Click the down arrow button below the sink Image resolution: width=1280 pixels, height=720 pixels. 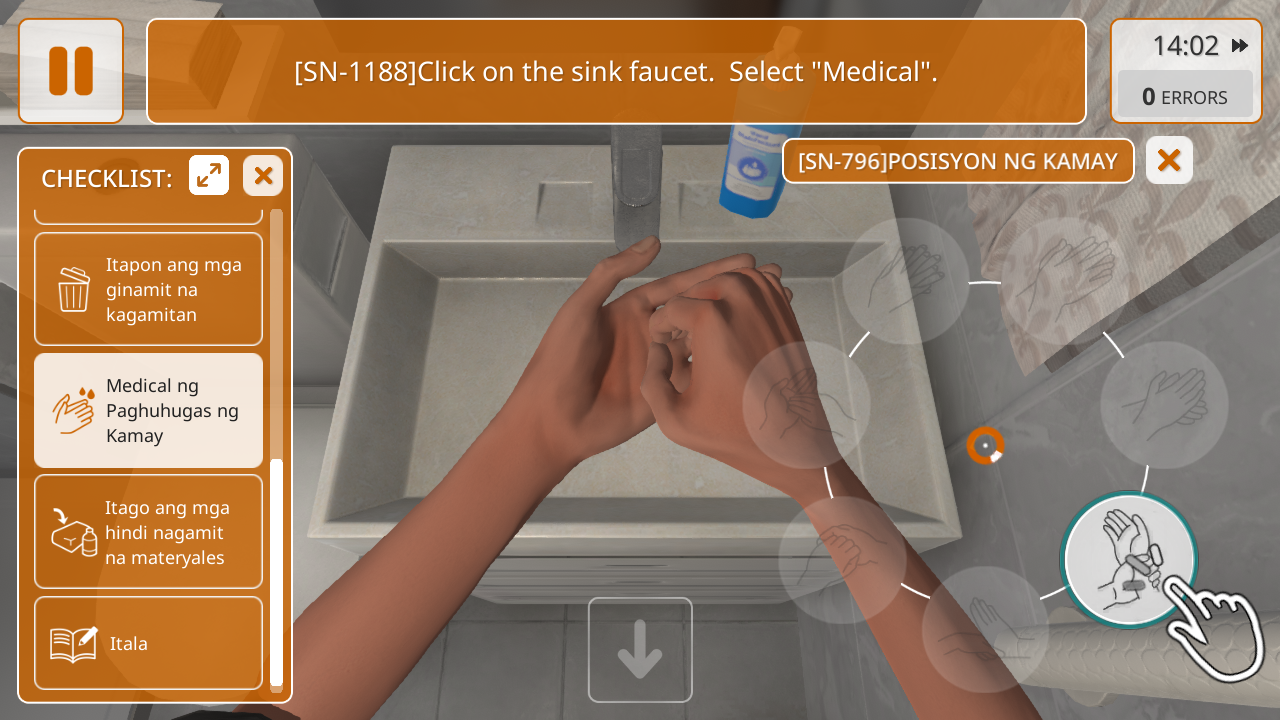pyautogui.click(x=640, y=650)
